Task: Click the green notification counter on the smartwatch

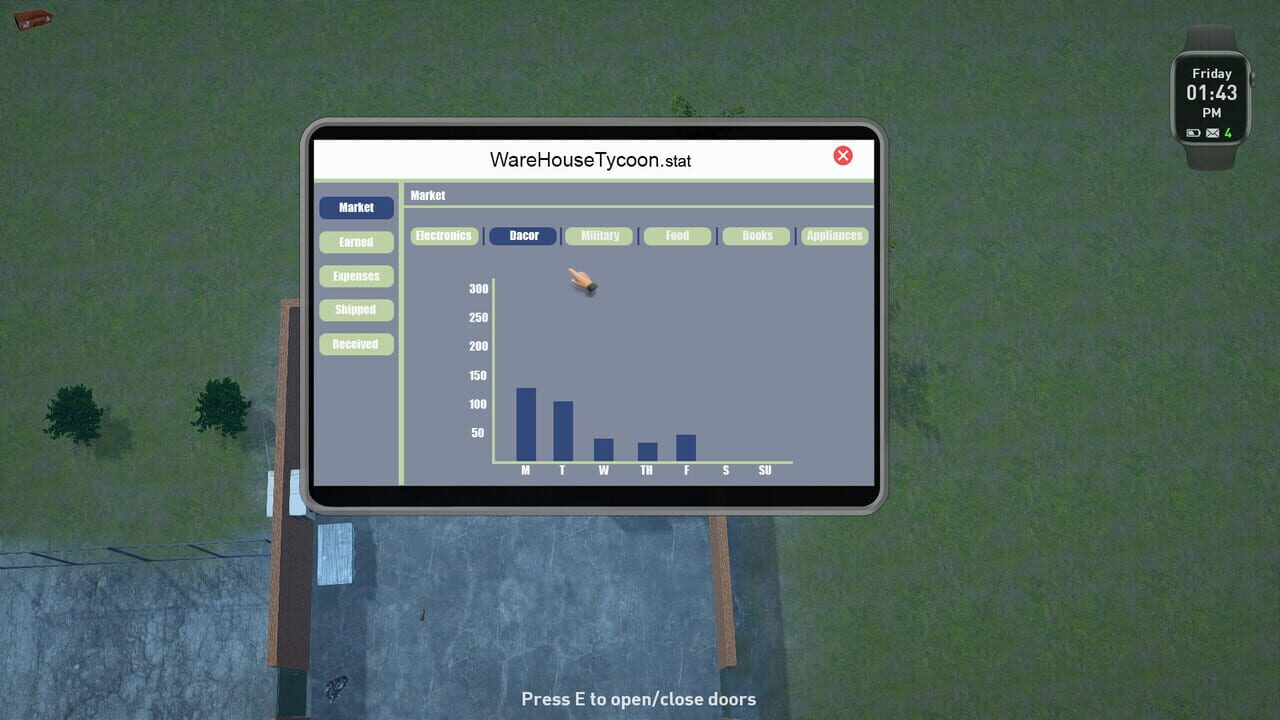Action: pyautogui.click(x=1227, y=131)
